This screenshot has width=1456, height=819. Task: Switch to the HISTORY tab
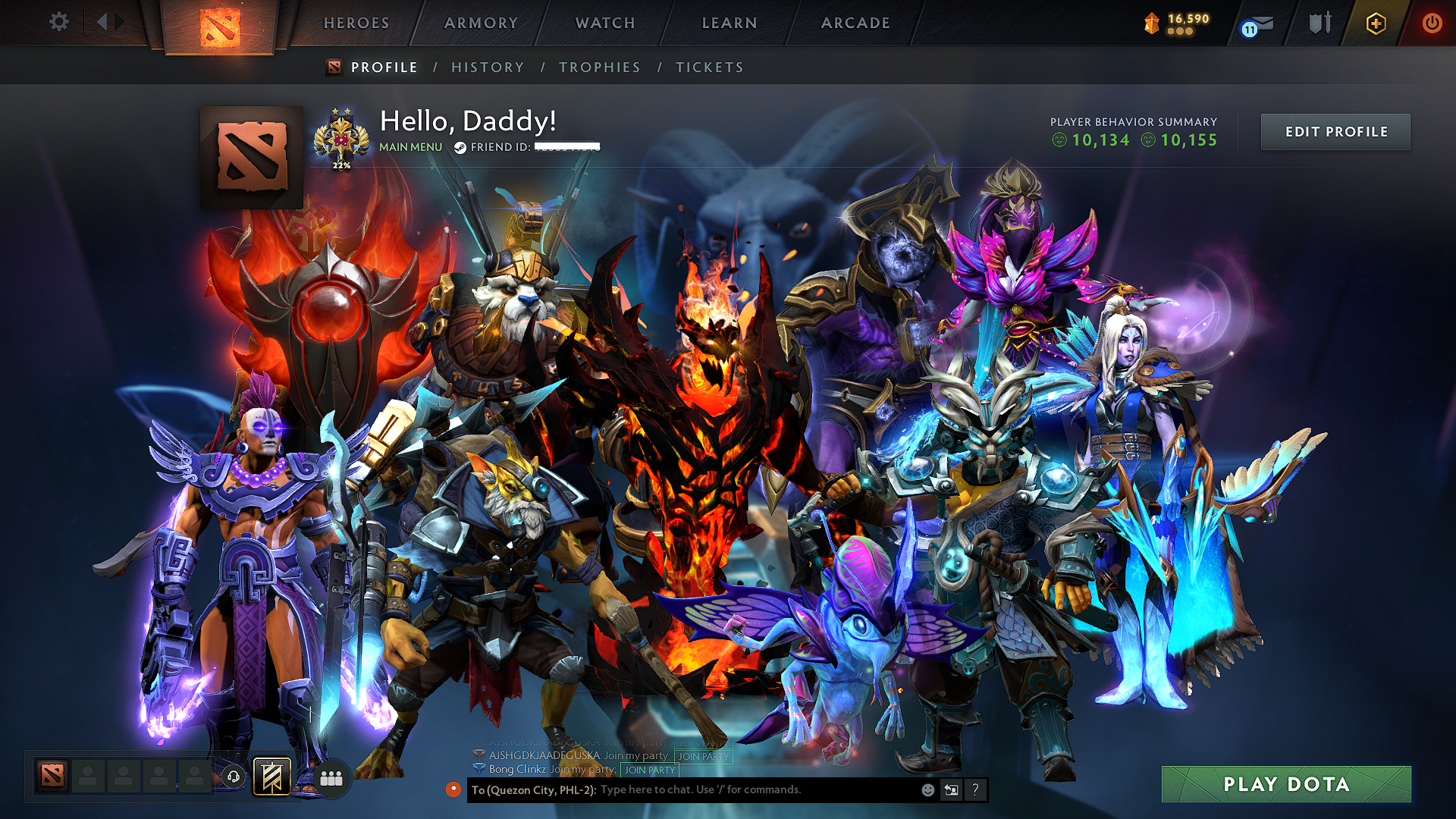tap(488, 67)
